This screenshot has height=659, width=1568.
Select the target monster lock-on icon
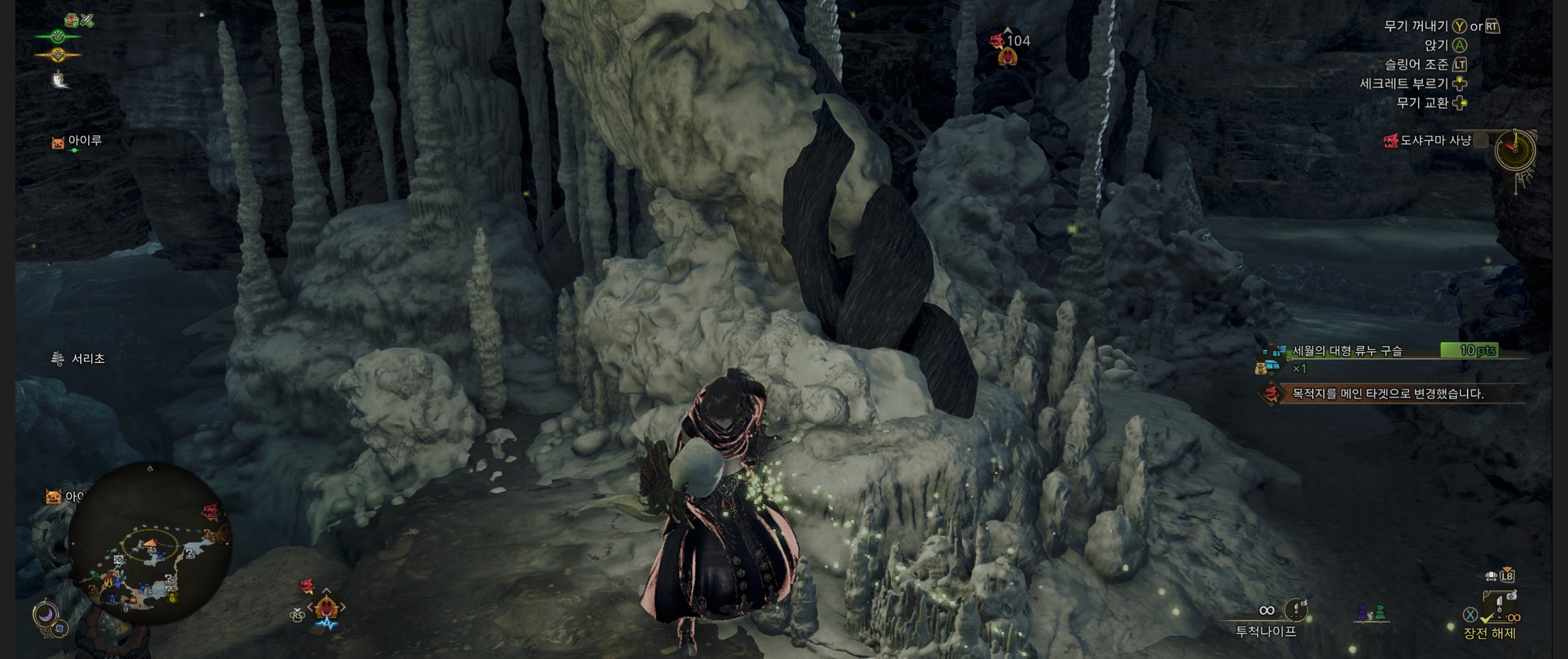pos(328,607)
